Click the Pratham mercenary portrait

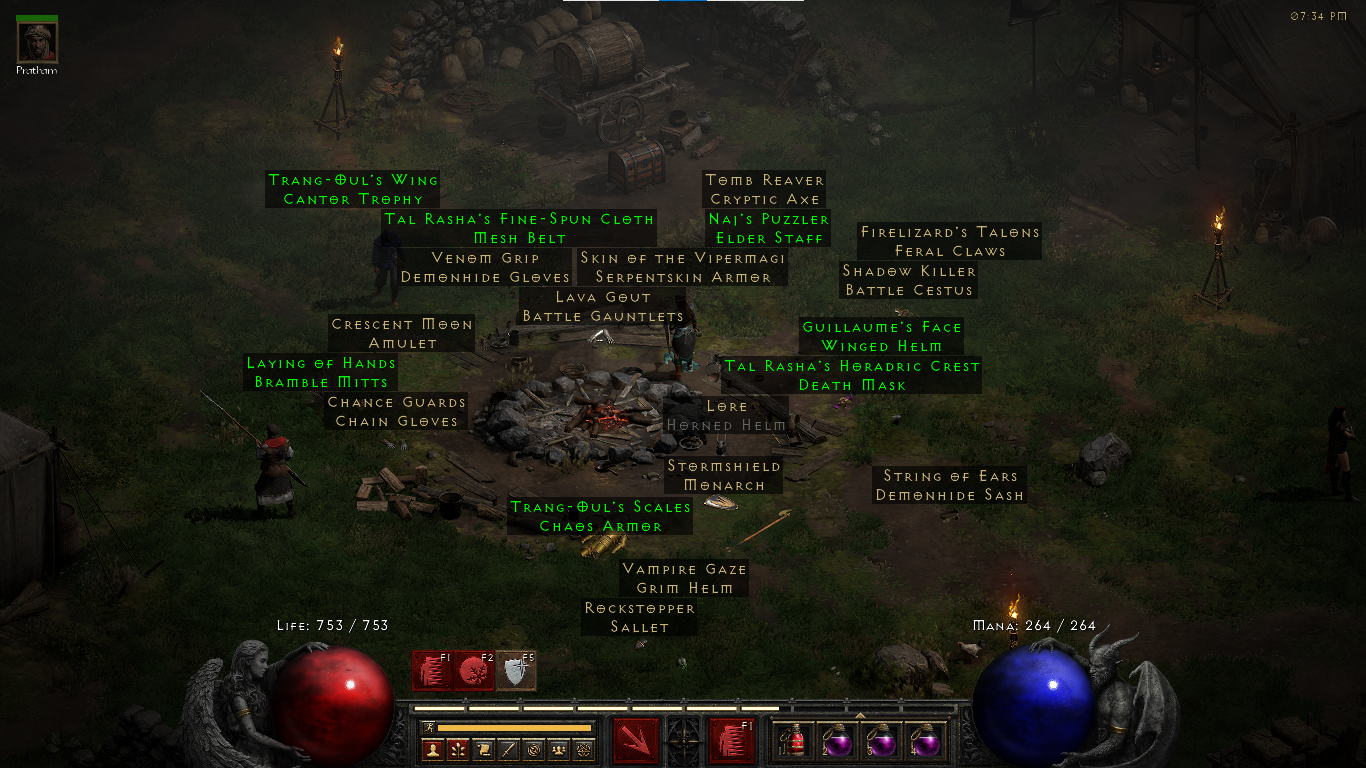click(37, 41)
